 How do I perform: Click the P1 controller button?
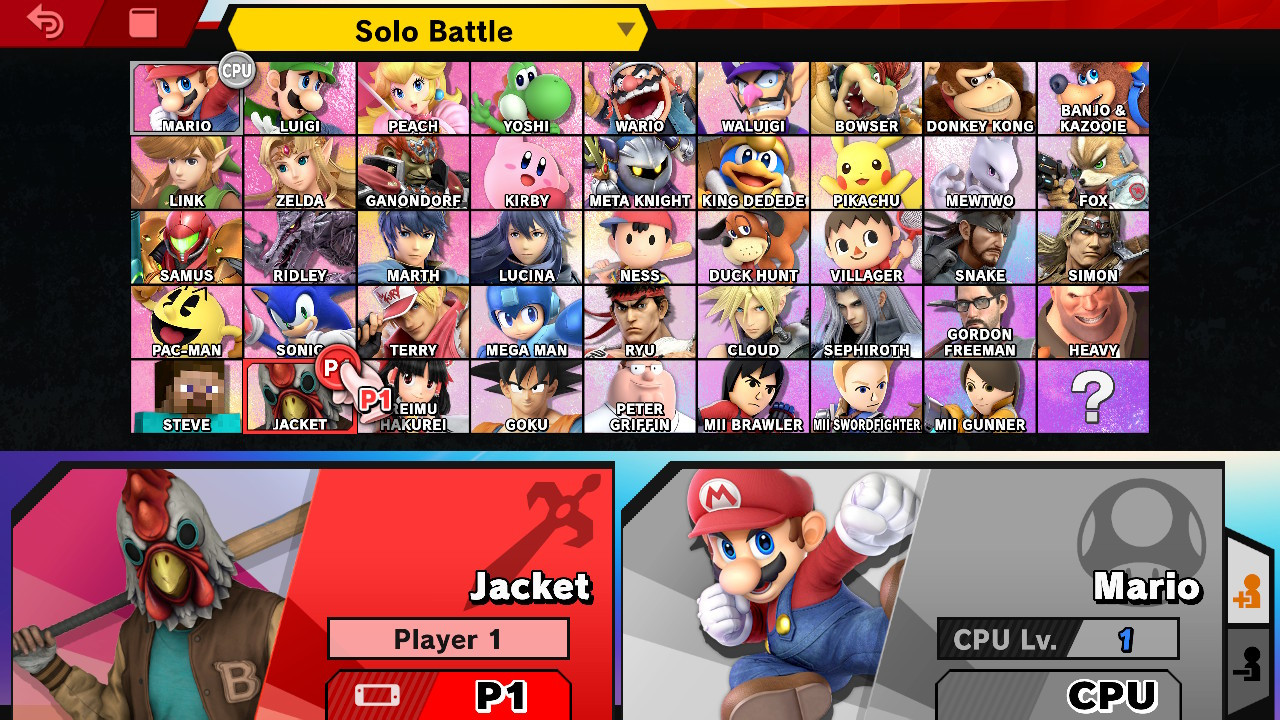(448, 697)
